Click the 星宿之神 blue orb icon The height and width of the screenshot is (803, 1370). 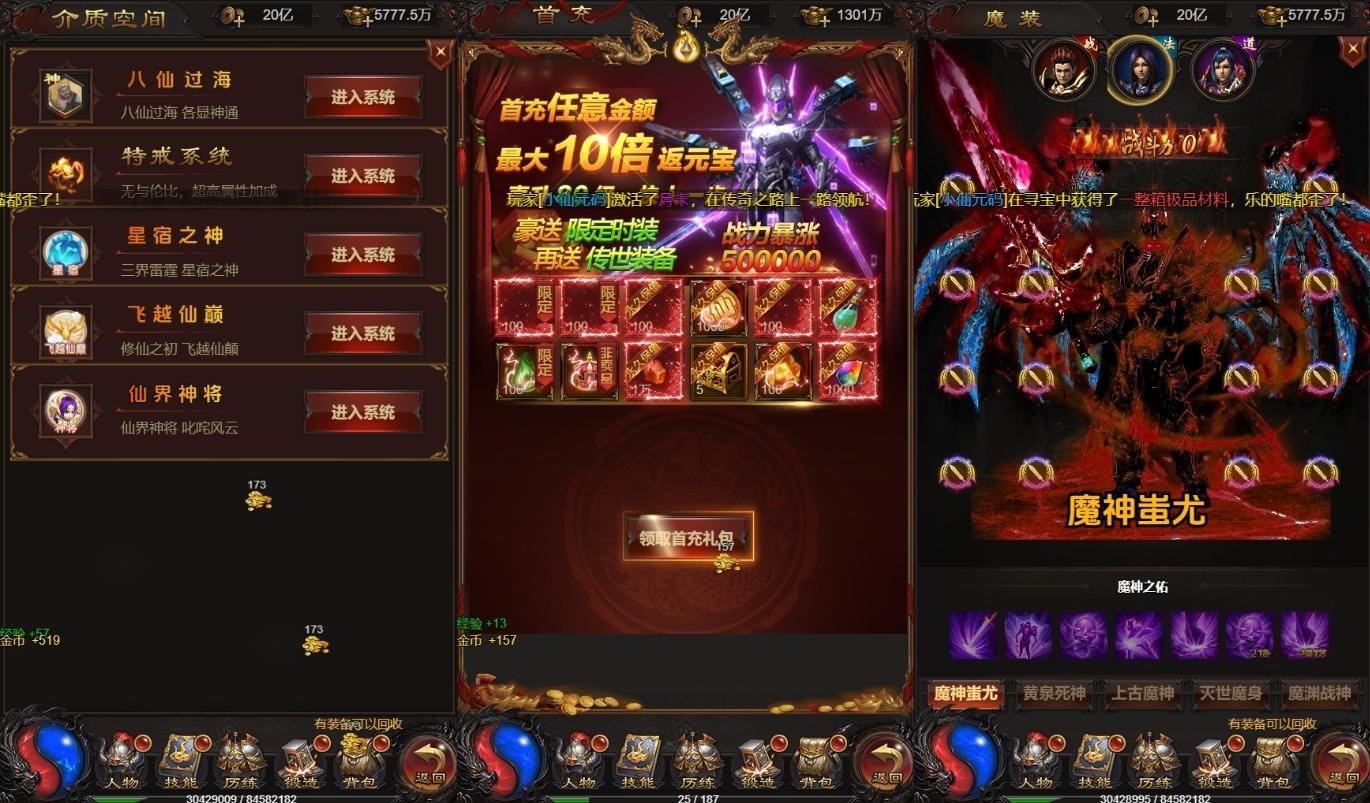(65, 253)
